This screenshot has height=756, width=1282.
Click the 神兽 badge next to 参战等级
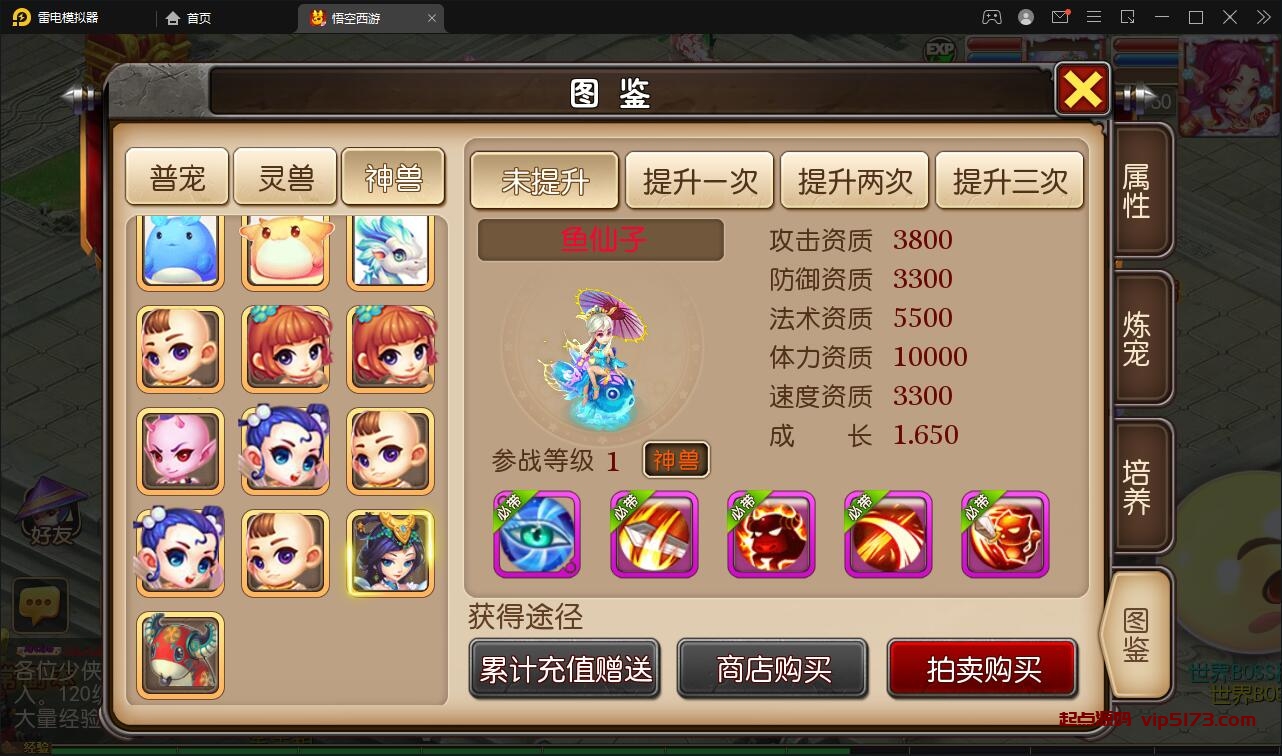pyautogui.click(x=675, y=462)
